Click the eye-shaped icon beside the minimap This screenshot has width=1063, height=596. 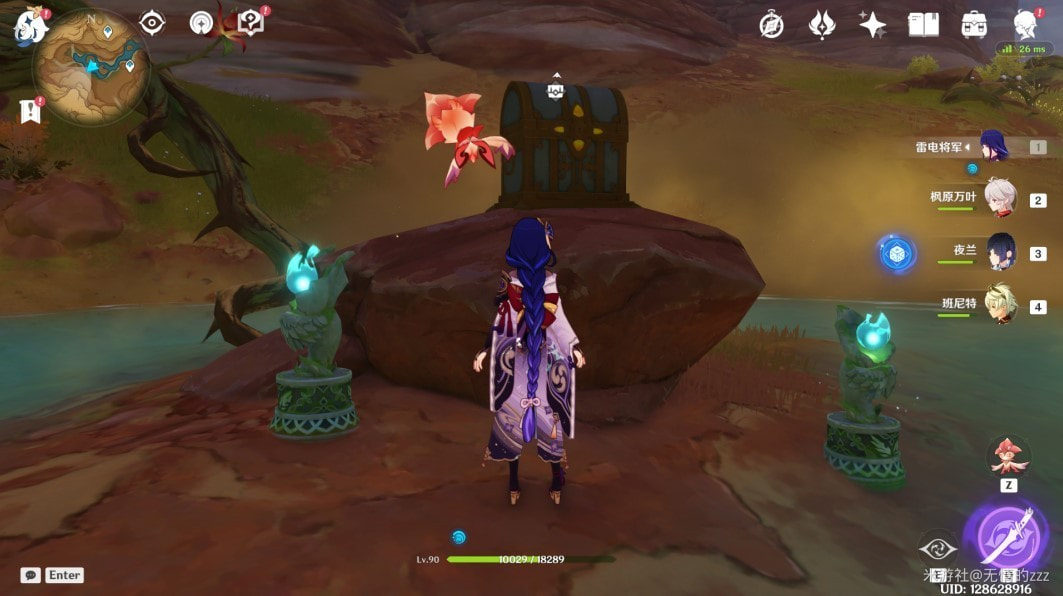click(x=152, y=22)
